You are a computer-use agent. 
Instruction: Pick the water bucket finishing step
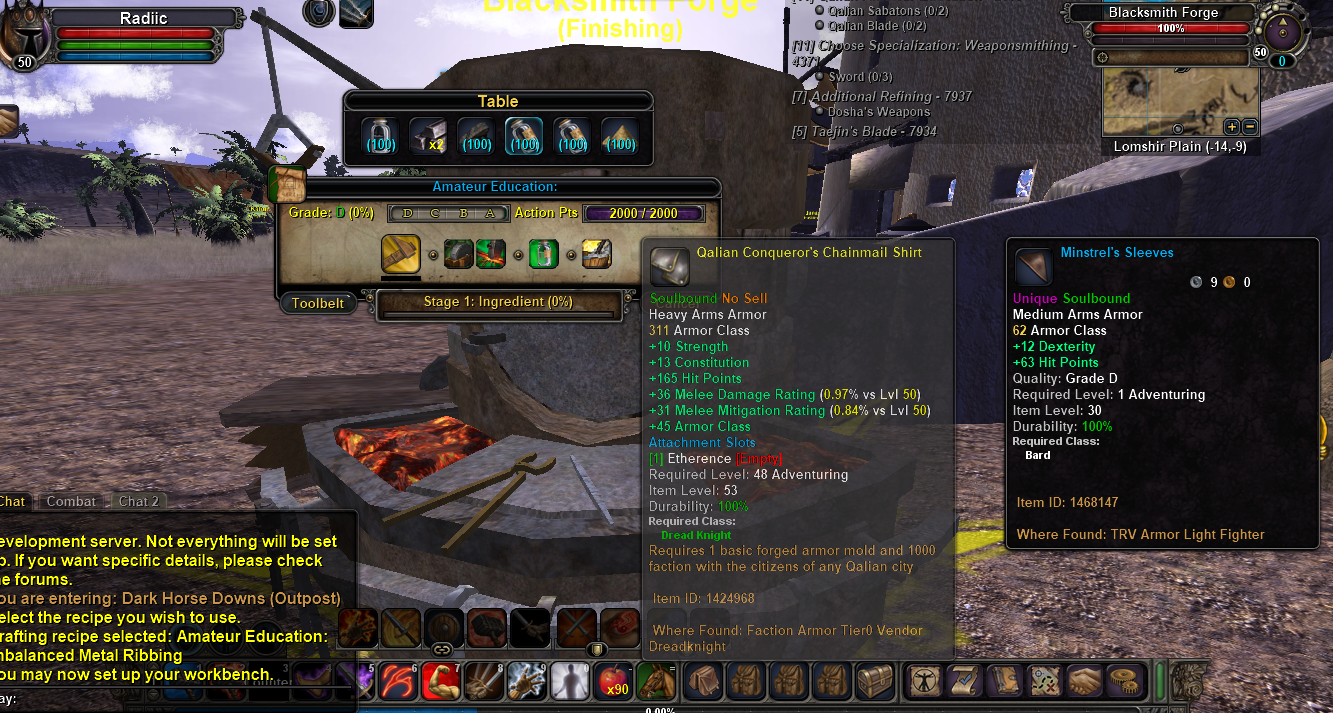[x=597, y=254]
